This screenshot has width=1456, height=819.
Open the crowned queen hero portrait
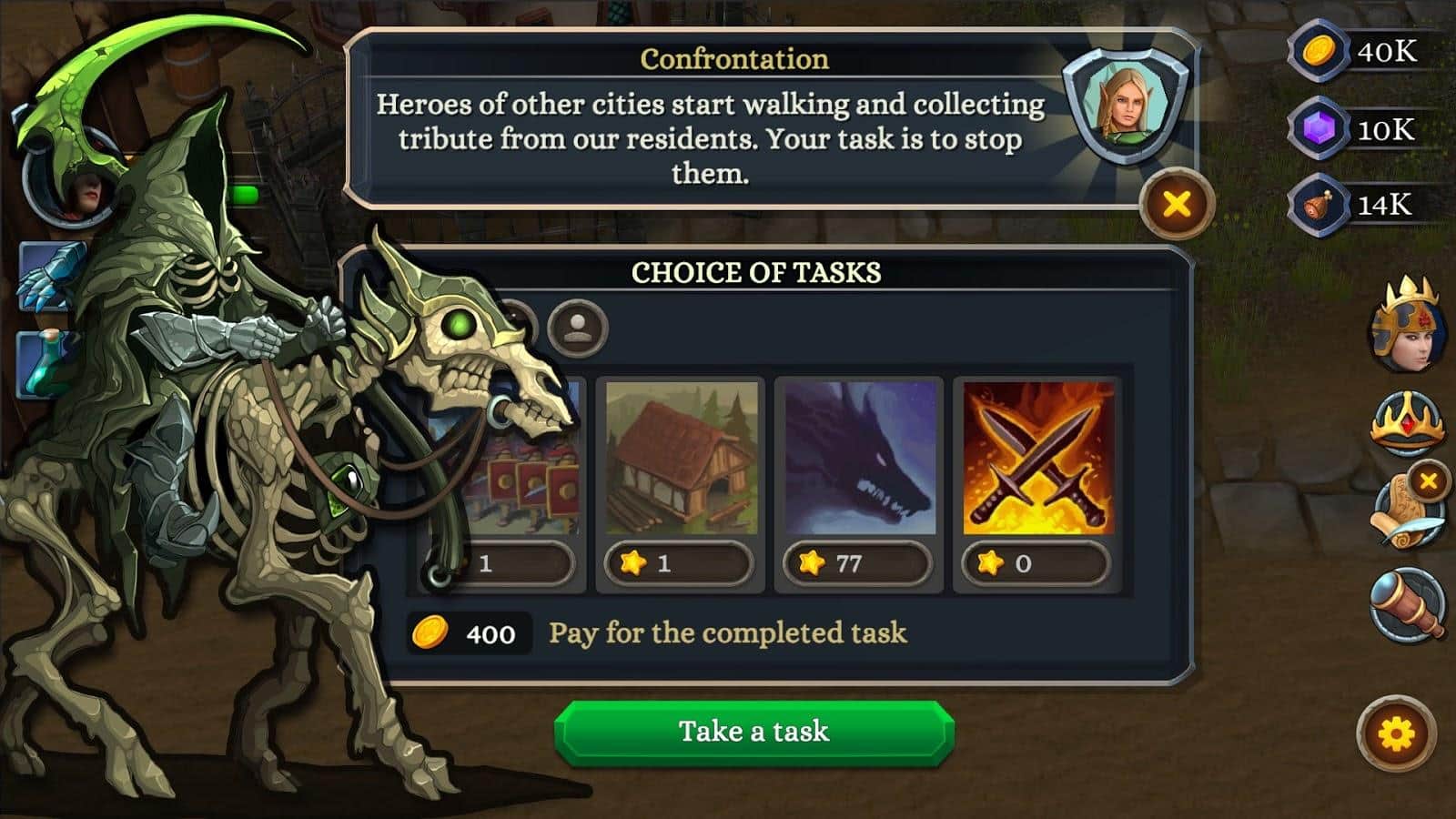tap(1405, 326)
